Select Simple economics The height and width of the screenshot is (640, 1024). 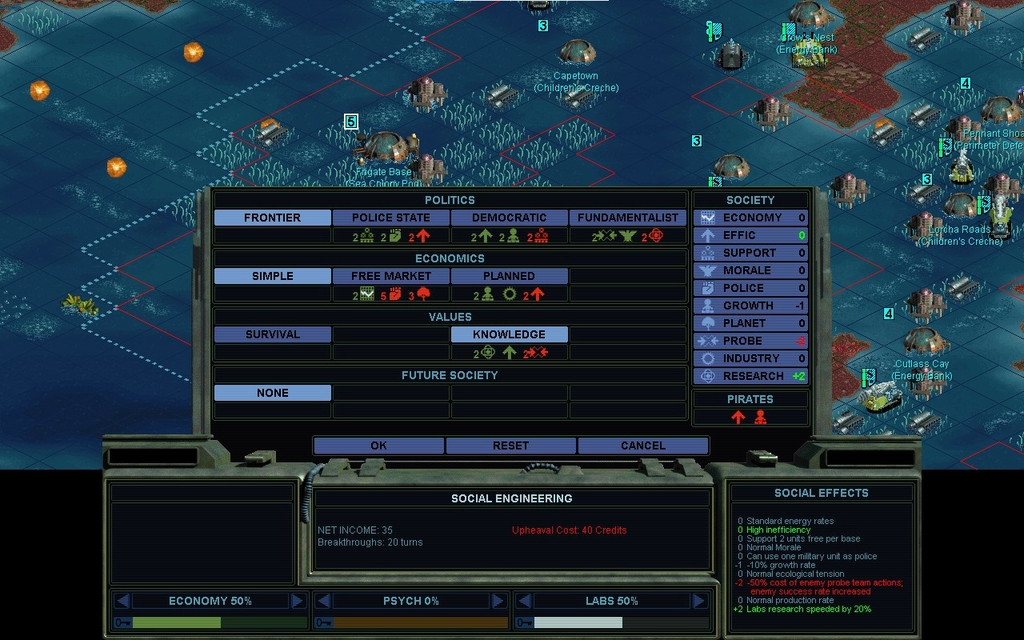[x=272, y=276]
